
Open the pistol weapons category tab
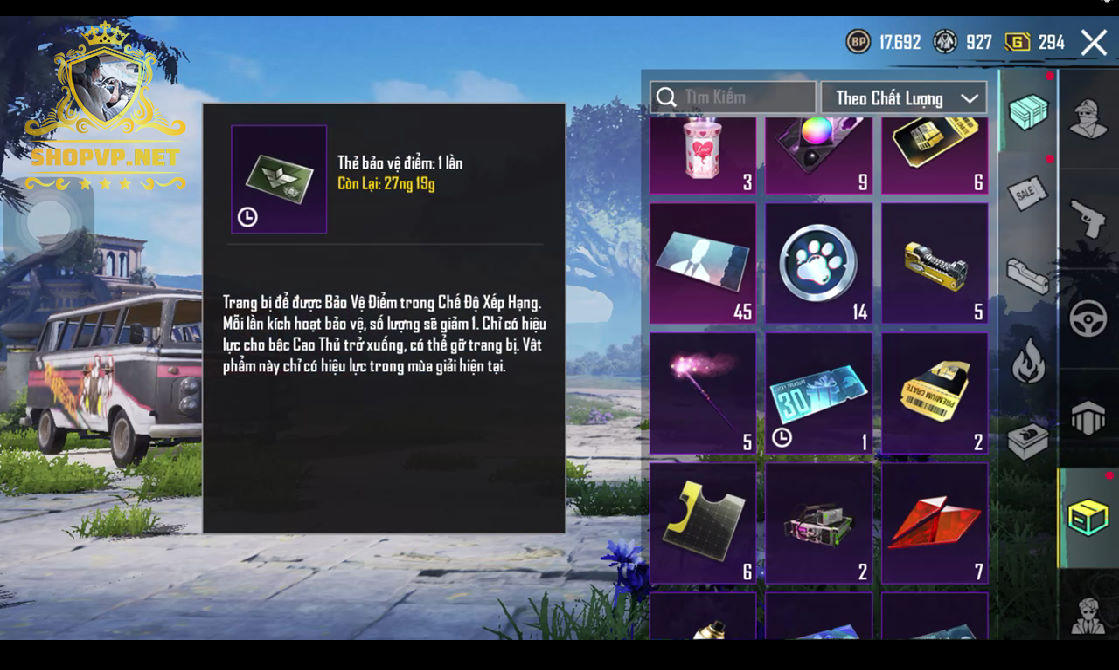1088,215
